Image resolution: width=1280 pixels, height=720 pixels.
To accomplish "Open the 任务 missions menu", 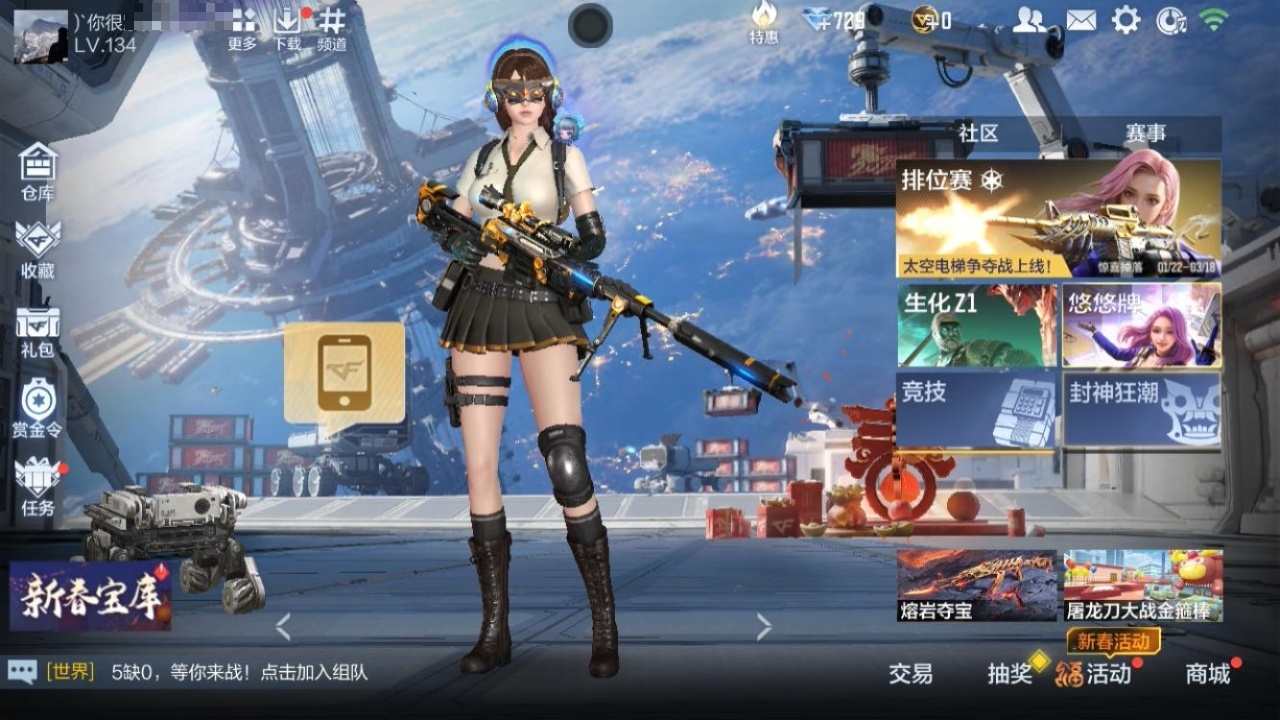I will [x=38, y=485].
